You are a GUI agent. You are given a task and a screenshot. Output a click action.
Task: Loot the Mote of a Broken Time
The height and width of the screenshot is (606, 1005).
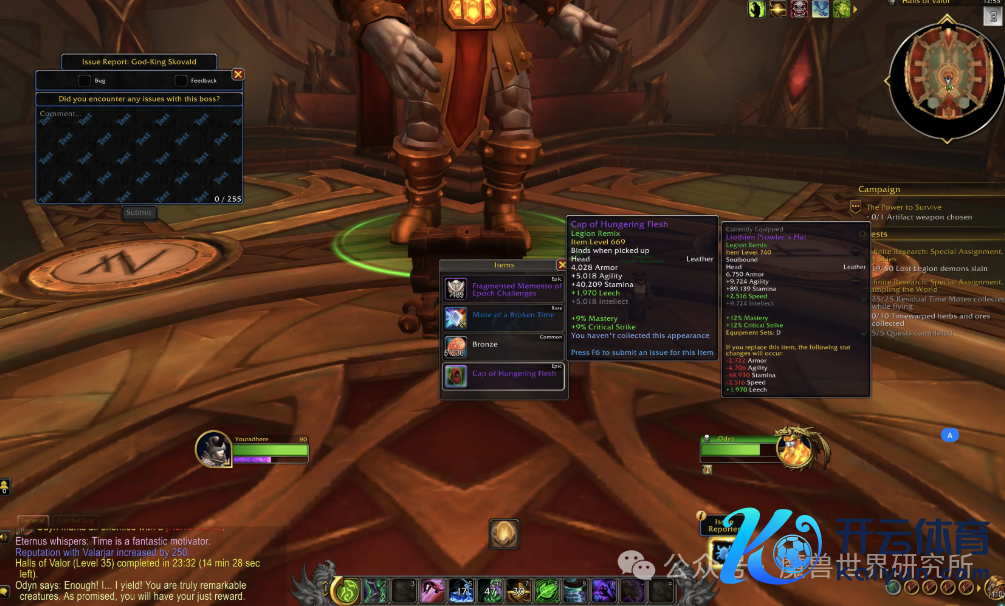click(x=456, y=318)
